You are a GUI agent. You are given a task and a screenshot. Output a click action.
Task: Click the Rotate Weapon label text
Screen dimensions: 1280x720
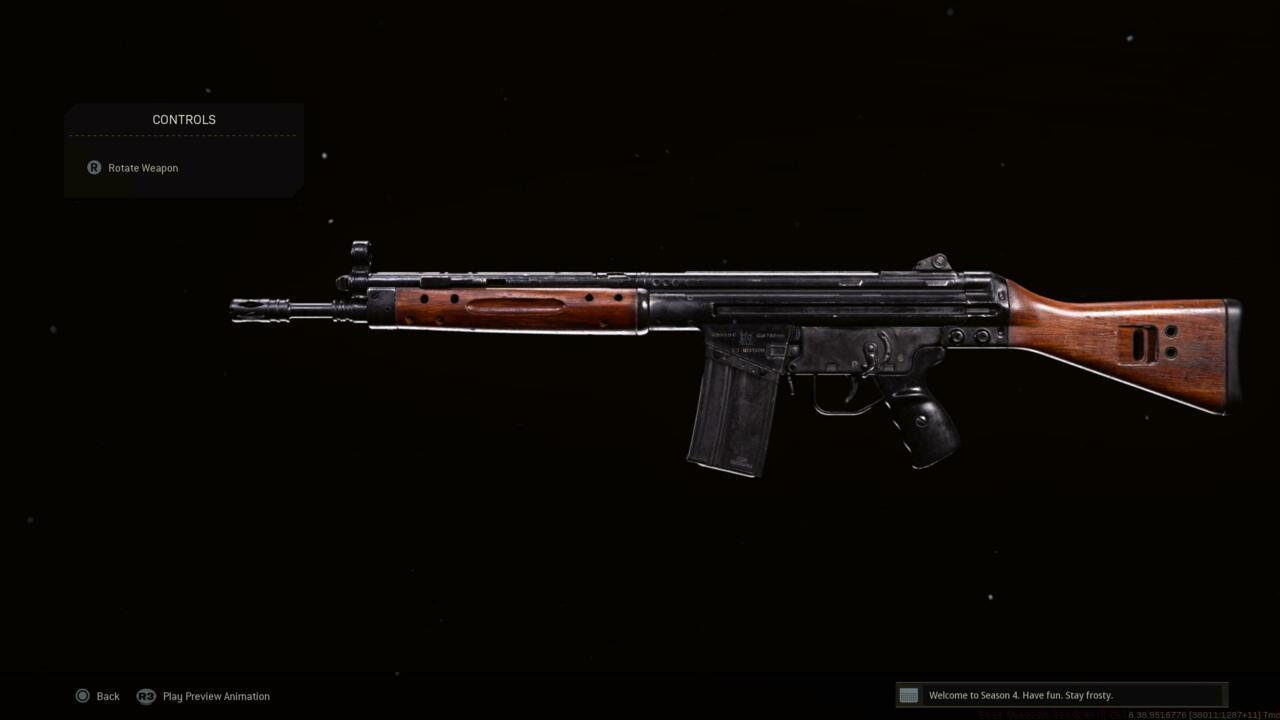point(143,168)
